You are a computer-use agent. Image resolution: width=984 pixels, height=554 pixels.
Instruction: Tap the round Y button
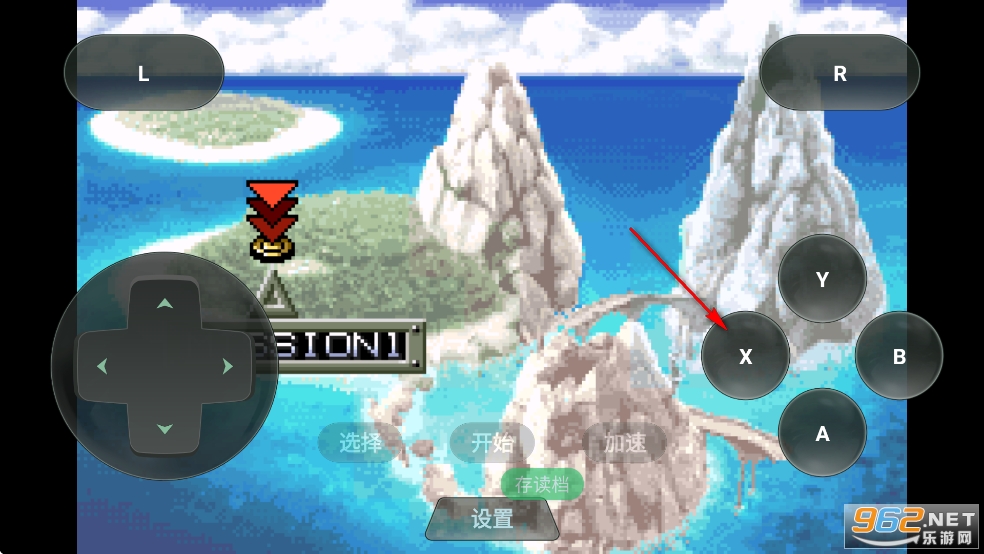click(822, 279)
